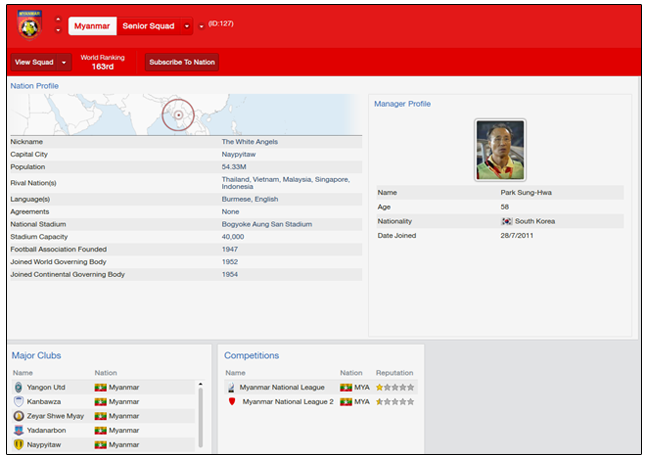The image size is (648, 459).
Task: Open the View Squad dropdown
Action: tap(64, 62)
